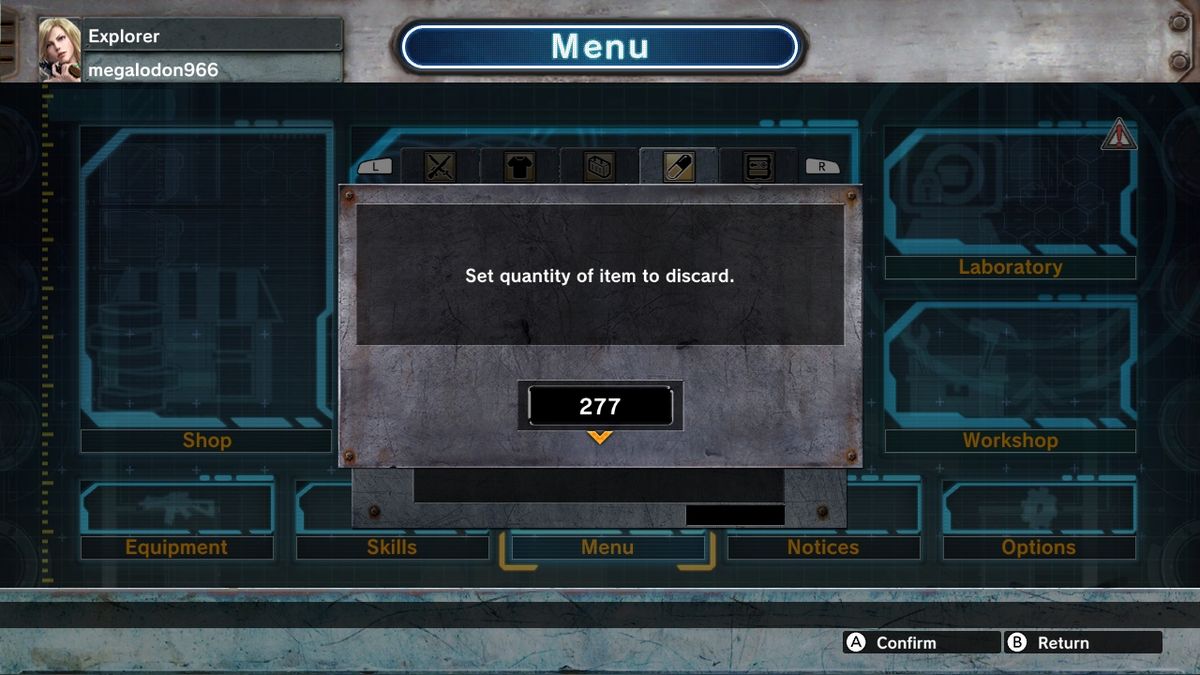
Task: Select the highlighted Menu entry at the bottom
Action: point(607,547)
